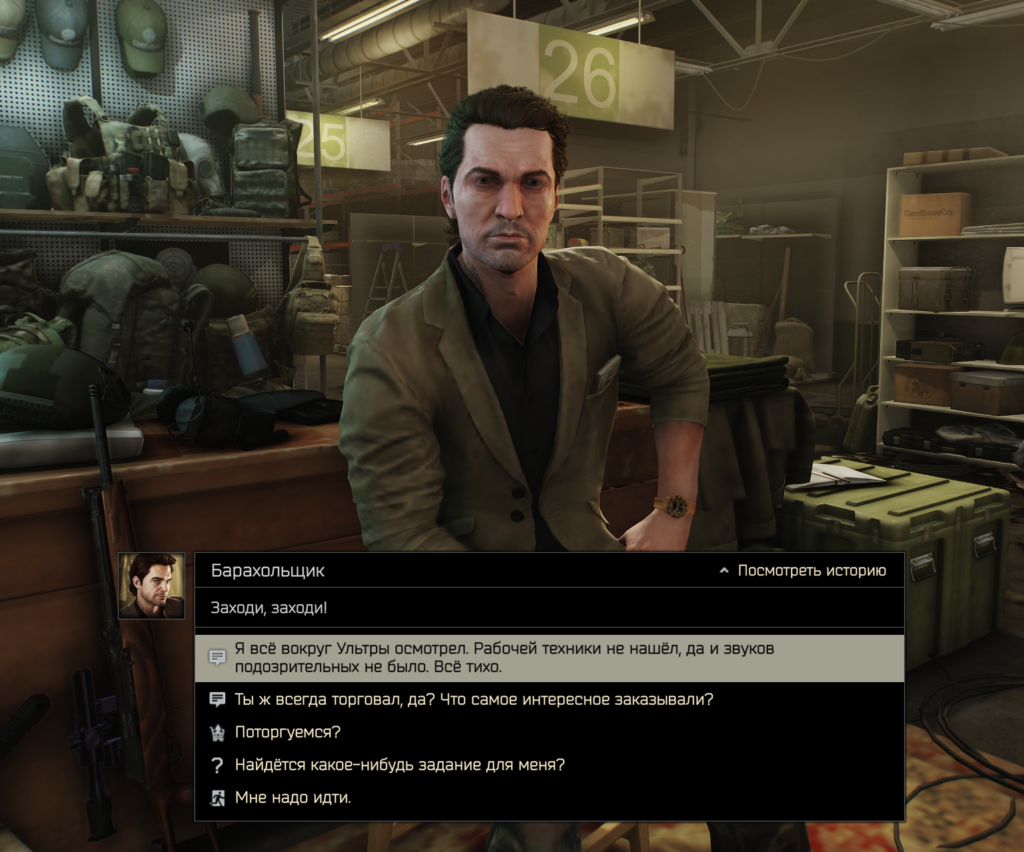Click Барахольщик's portrait thumbnail
The image size is (1024, 852).
click(152, 586)
